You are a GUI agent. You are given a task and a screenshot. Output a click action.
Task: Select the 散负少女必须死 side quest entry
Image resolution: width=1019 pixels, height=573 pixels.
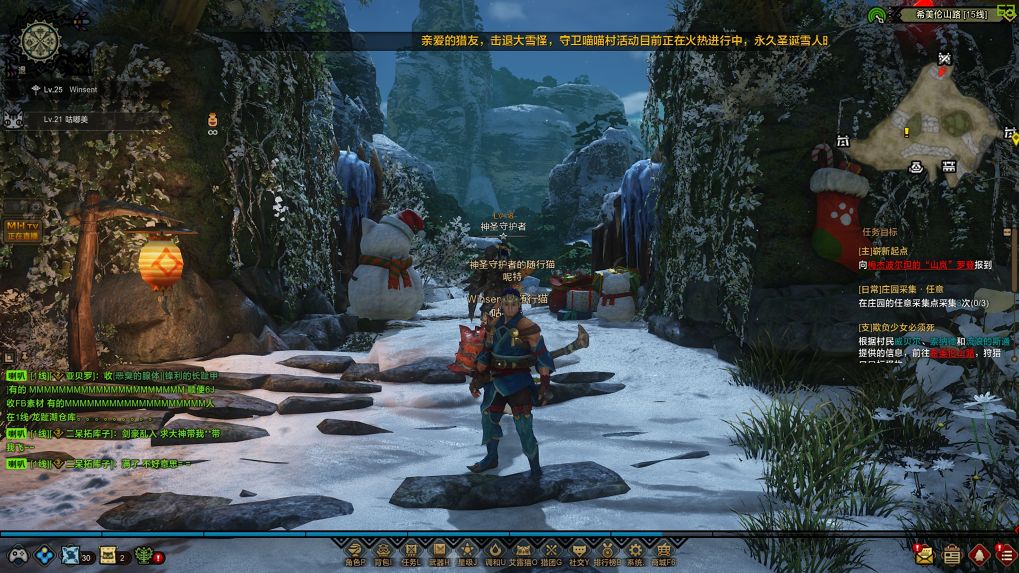coord(897,327)
